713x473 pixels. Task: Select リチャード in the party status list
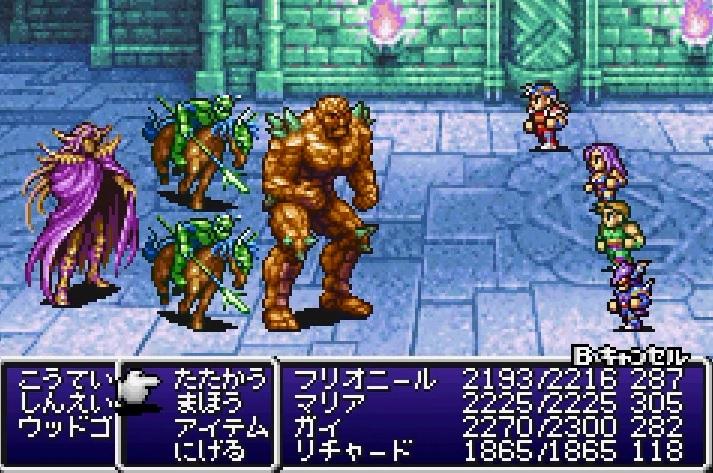(352, 450)
